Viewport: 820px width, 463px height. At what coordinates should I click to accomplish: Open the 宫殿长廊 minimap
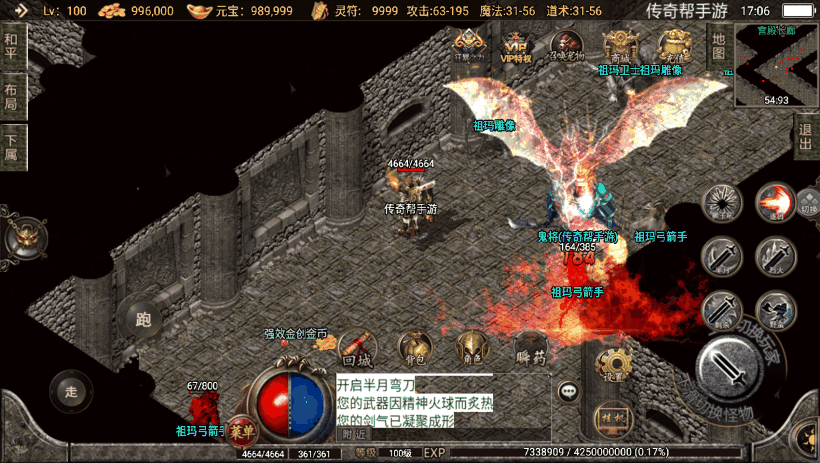[x=776, y=64]
